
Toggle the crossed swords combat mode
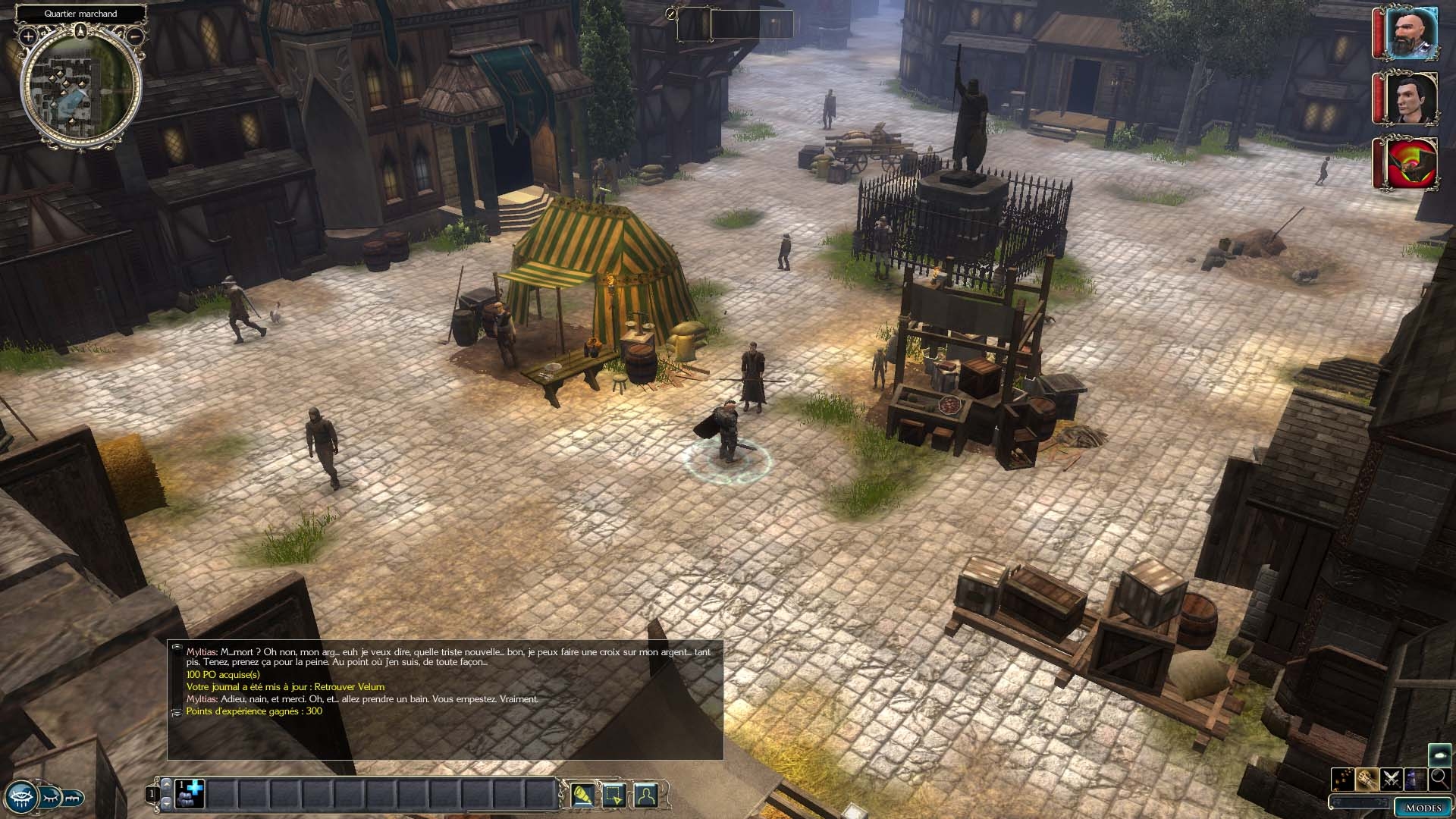[x=1392, y=778]
